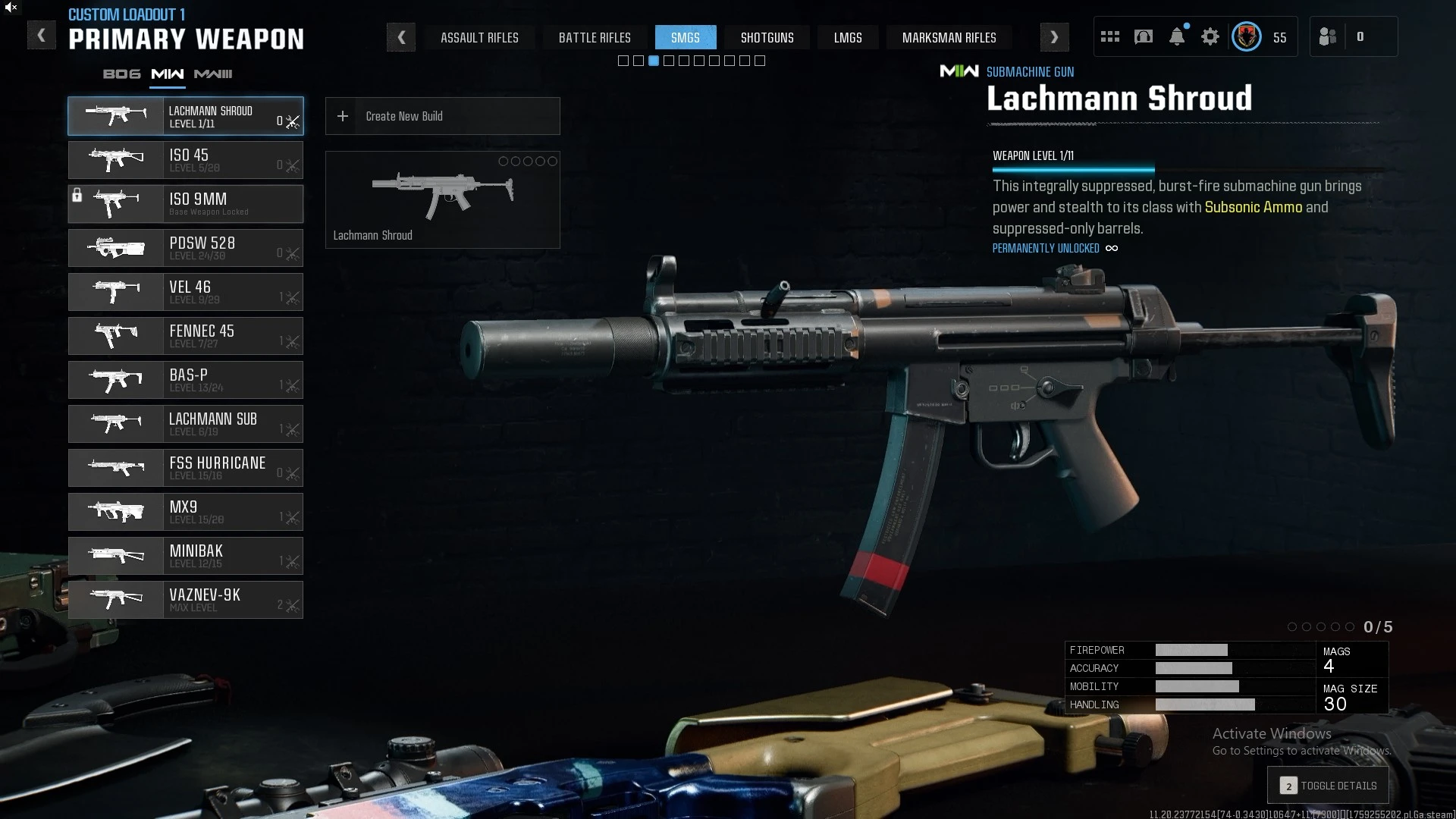Open the Battle Rifles category
The image size is (1456, 819).
pyautogui.click(x=595, y=37)
